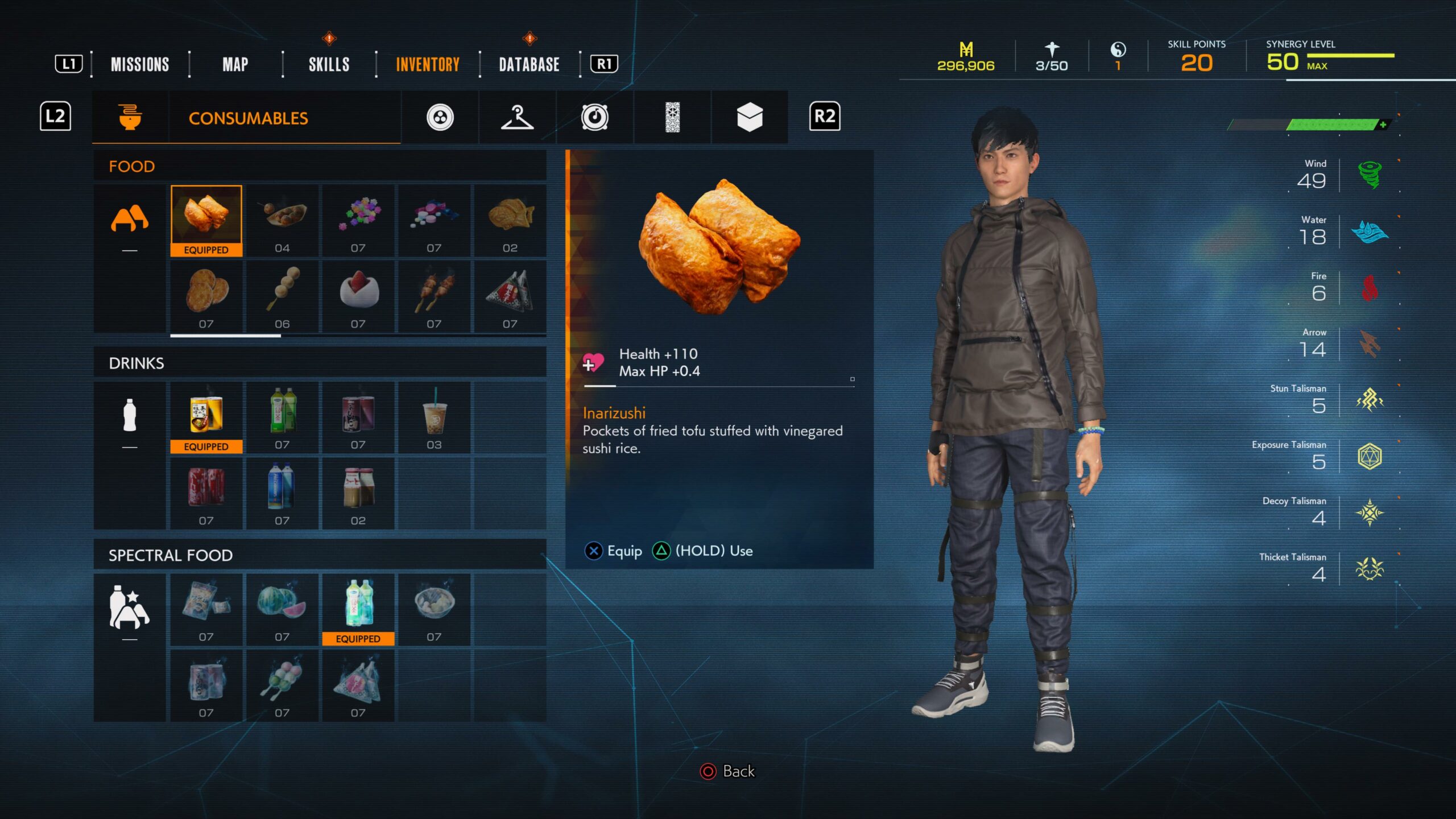Click the Stun Talisman icon
Screen dimensions: 1456x819
[1371, 400]
